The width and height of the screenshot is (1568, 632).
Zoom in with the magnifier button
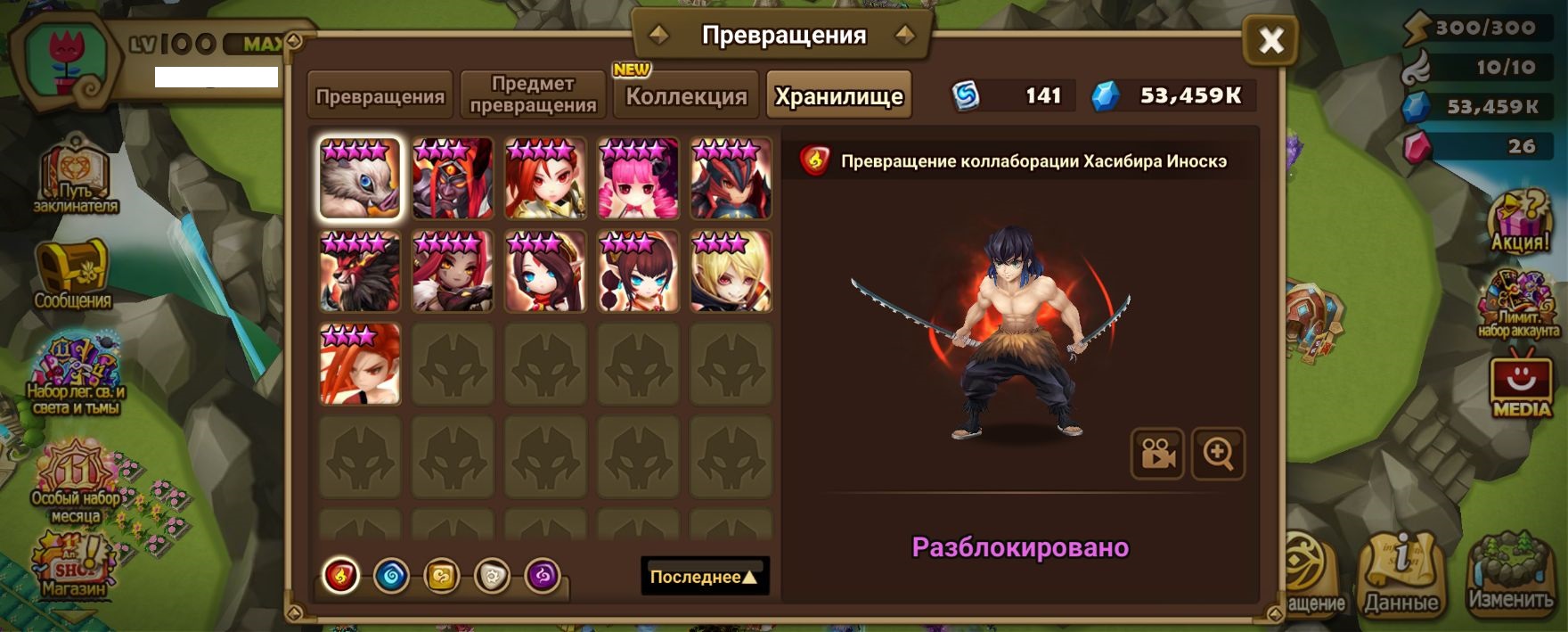1218,454
